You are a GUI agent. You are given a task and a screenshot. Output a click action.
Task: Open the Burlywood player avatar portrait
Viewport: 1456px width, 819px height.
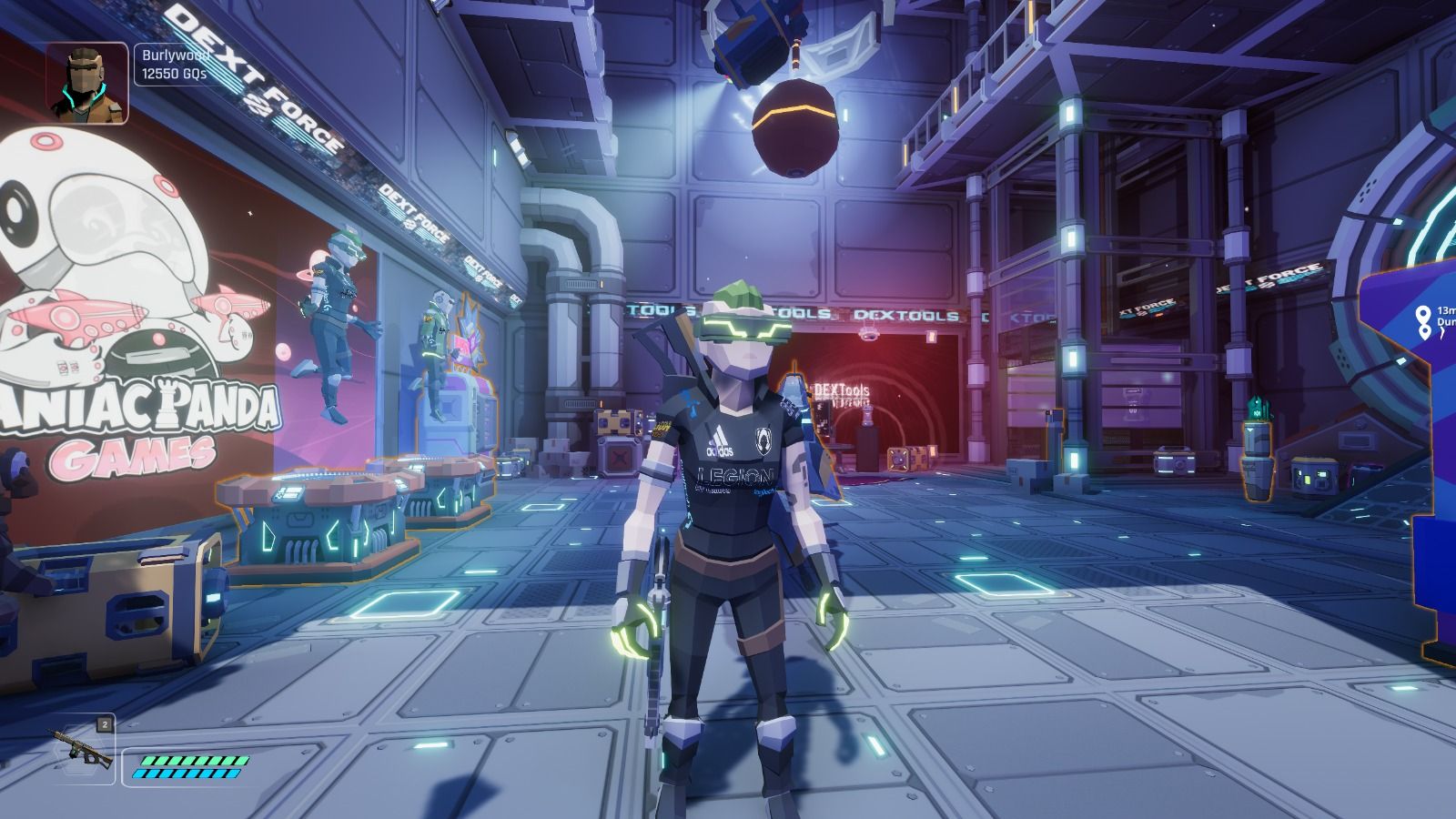pos(87,83)
